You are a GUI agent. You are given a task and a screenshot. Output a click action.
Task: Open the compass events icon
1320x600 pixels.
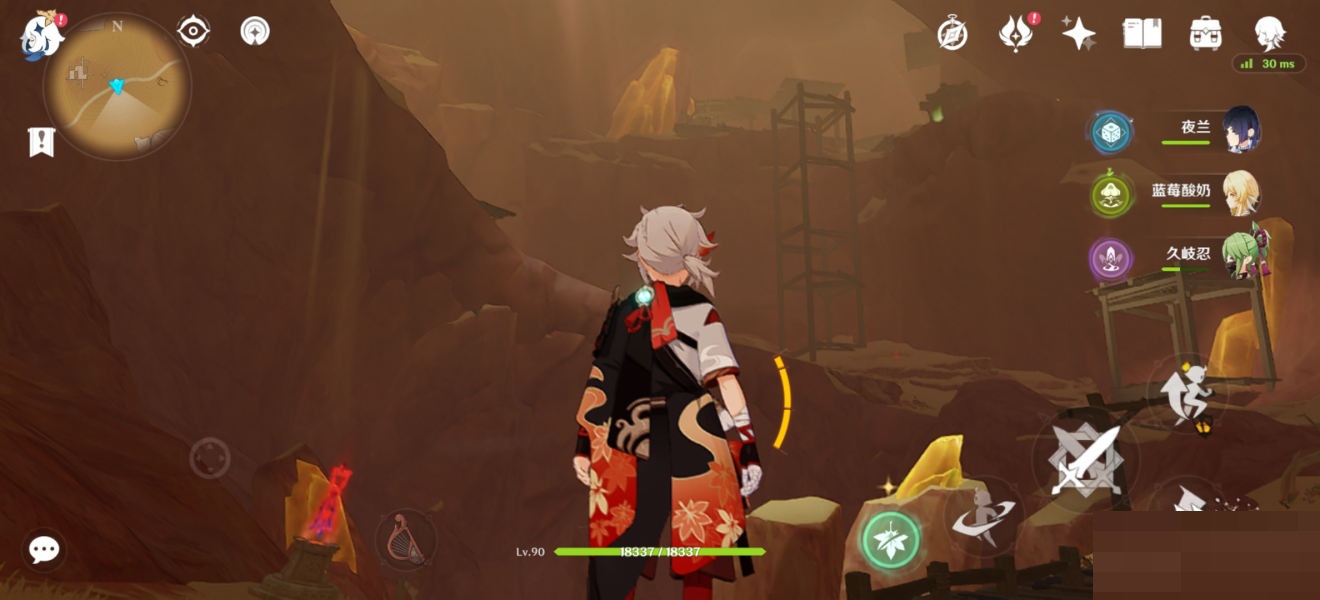(952, 34)
